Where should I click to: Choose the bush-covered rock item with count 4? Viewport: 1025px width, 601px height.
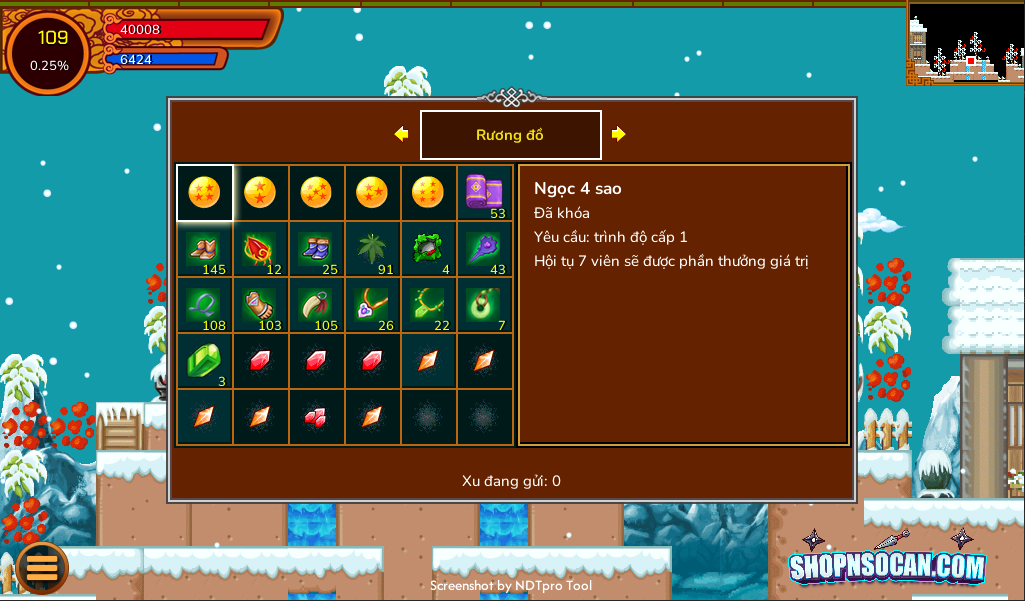coord(428,249)
